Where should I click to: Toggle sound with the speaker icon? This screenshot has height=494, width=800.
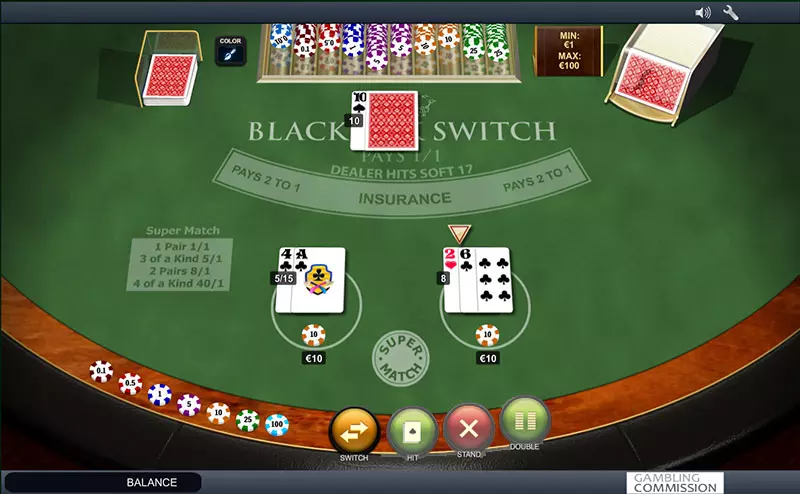click(703, 13)
